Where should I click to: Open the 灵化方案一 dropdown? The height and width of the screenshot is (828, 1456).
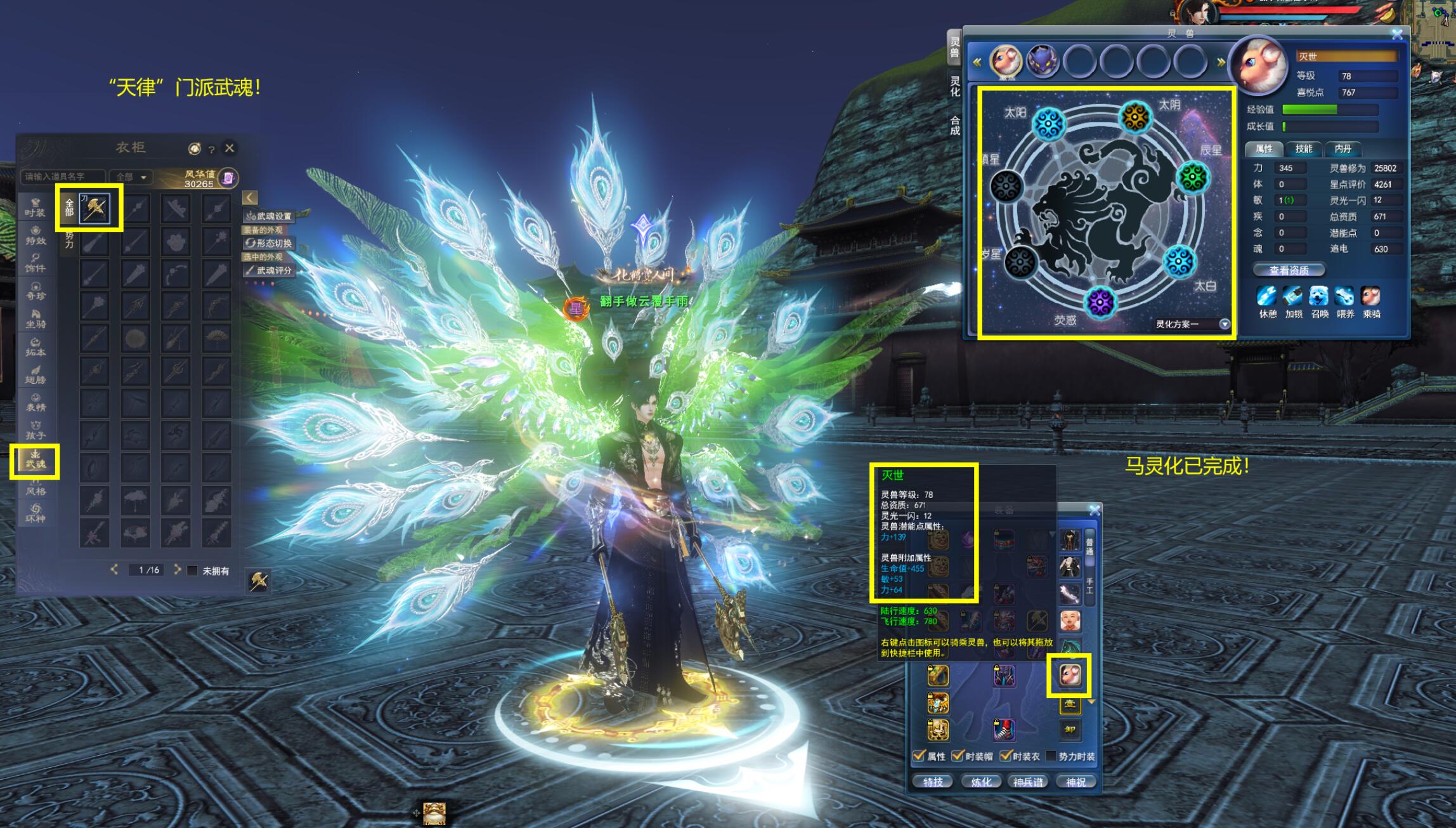pos(1225,324)
